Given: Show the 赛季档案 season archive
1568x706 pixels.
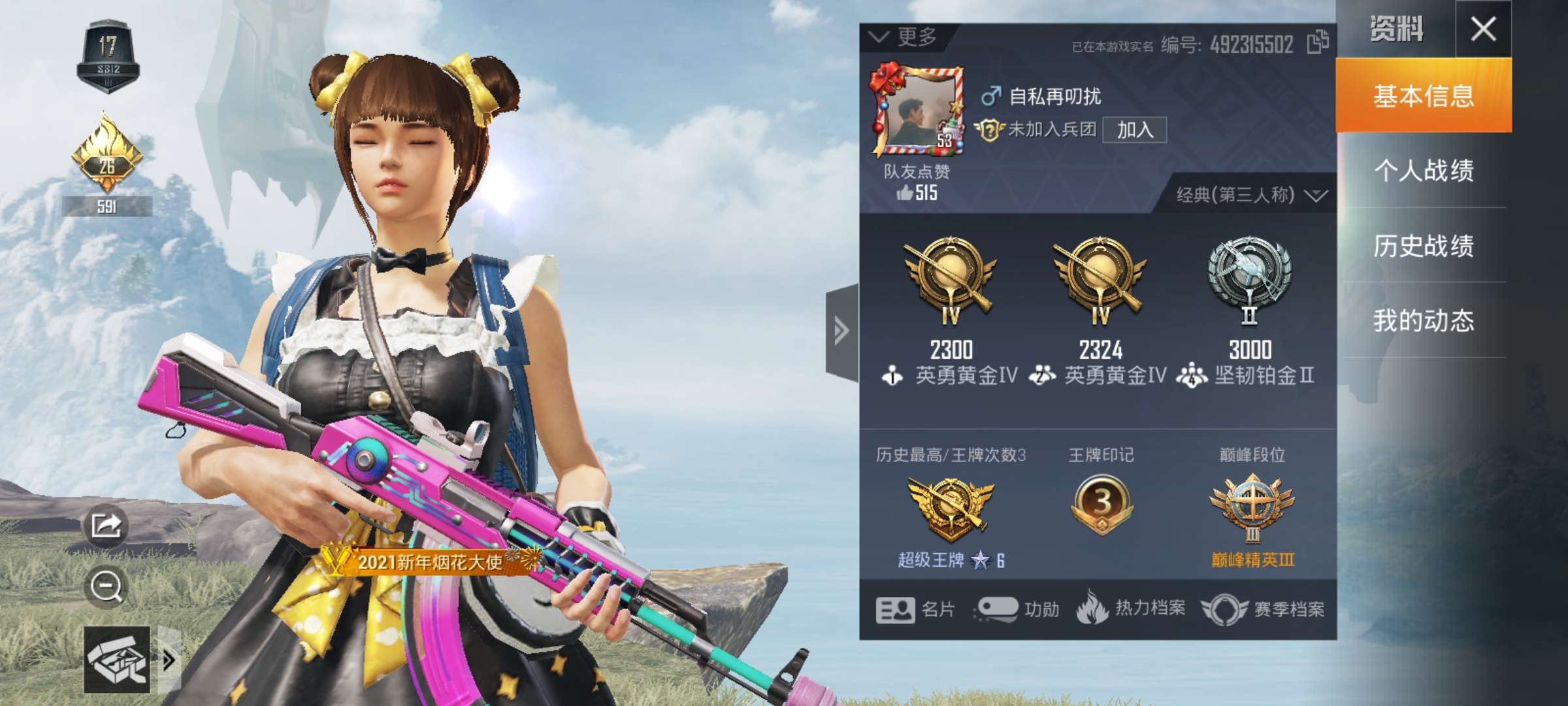Looking at the screenshot, I should click(1264, 610).
